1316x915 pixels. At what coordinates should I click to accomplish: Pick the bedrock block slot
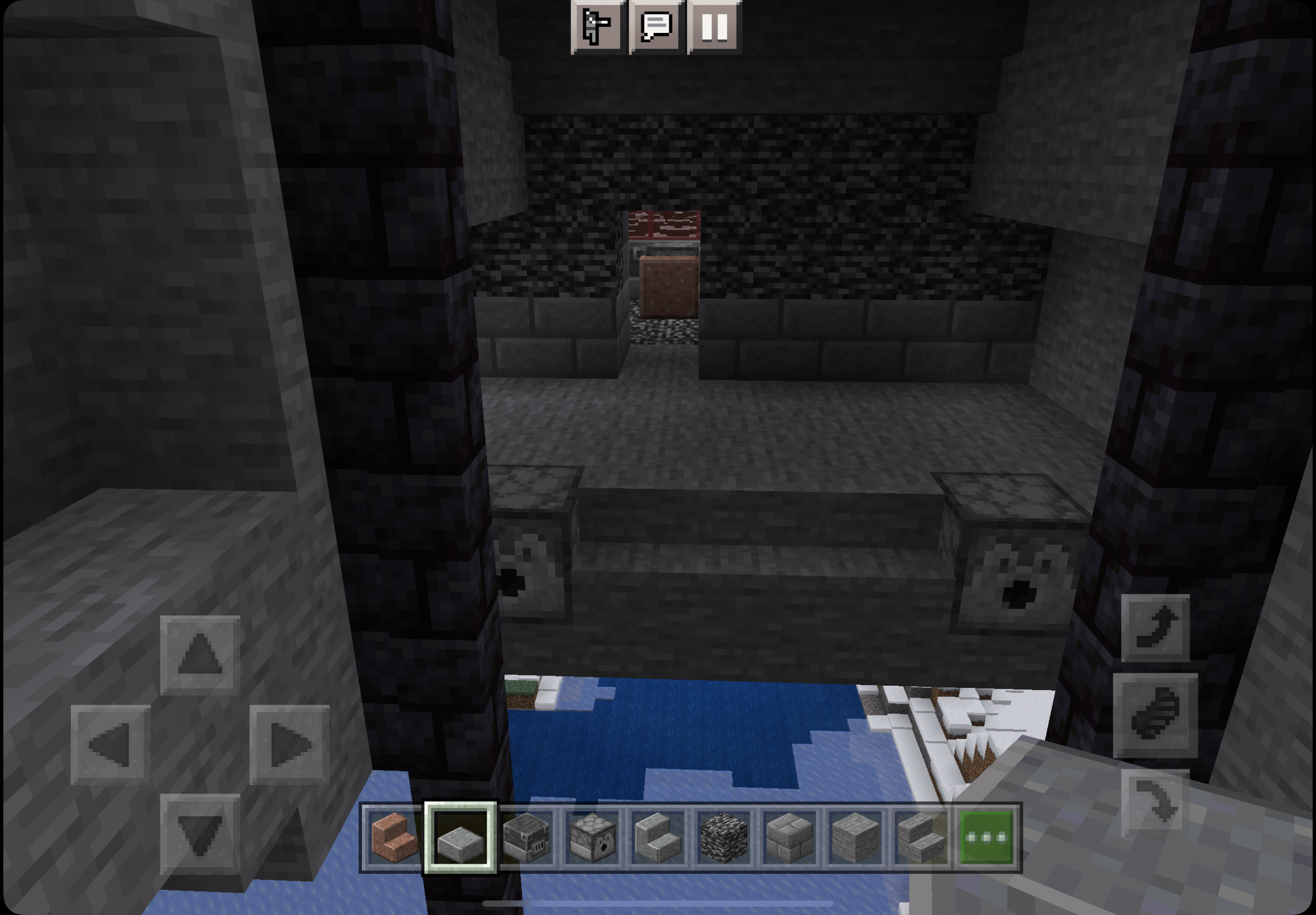tap(724, 837)
